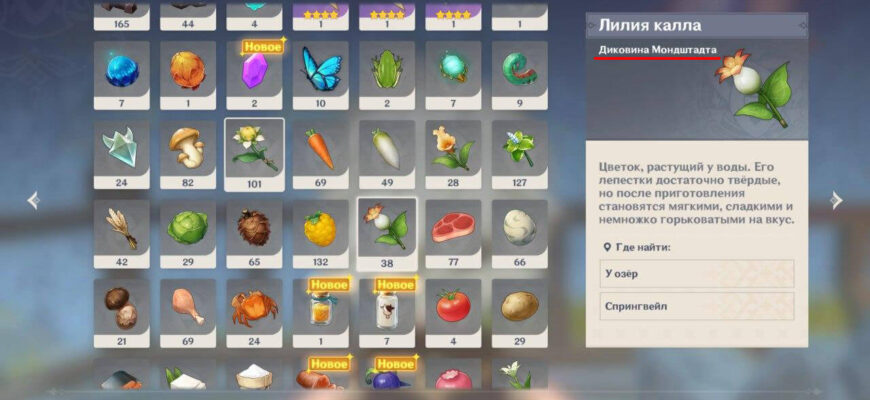This screenshot has width=870, height=400.
Task: Select the white radish item
Action: [387, 150]
